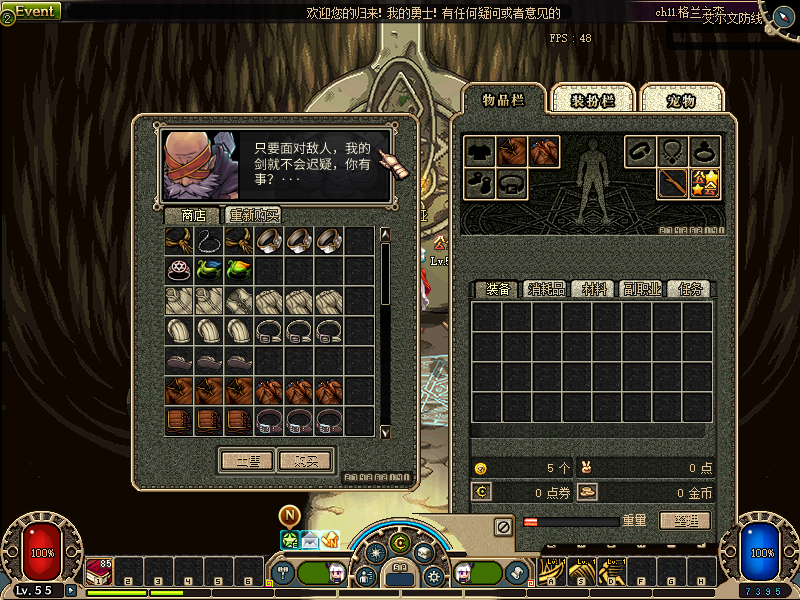The height and width of the screenshot is (600, 800).
Task: Click the orange N notification icon
Action: (290, 515)
